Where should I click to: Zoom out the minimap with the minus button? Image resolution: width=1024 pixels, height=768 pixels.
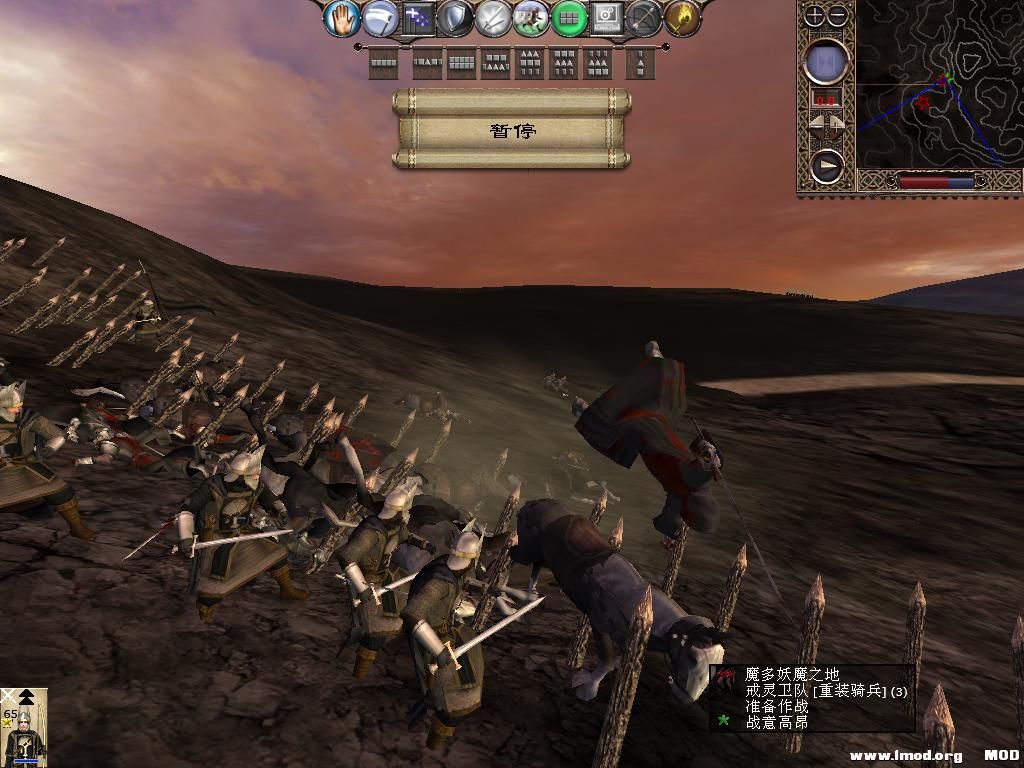[838, 16]
